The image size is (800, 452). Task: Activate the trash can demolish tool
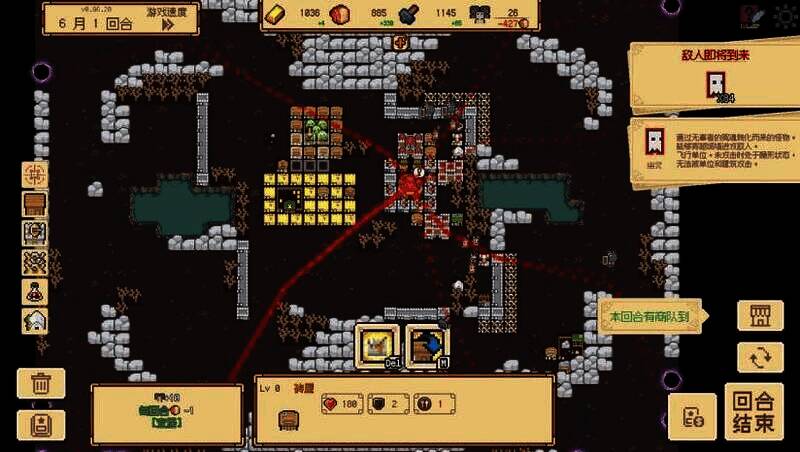pyautogui.click(x=41, y=383)
